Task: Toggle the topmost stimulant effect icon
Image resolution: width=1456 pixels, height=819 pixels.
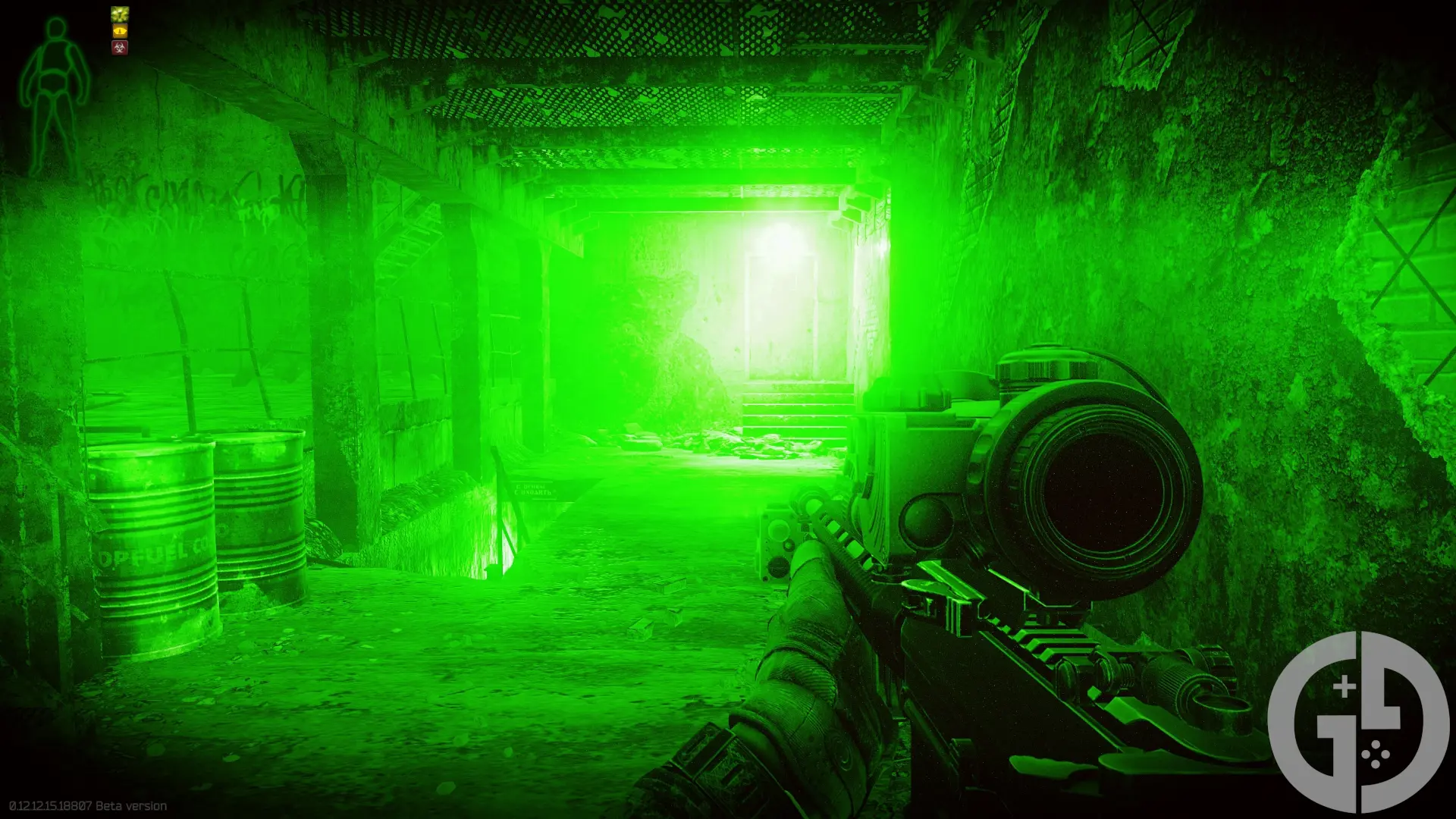Action: pyautogui.click(x=119, y=14)
